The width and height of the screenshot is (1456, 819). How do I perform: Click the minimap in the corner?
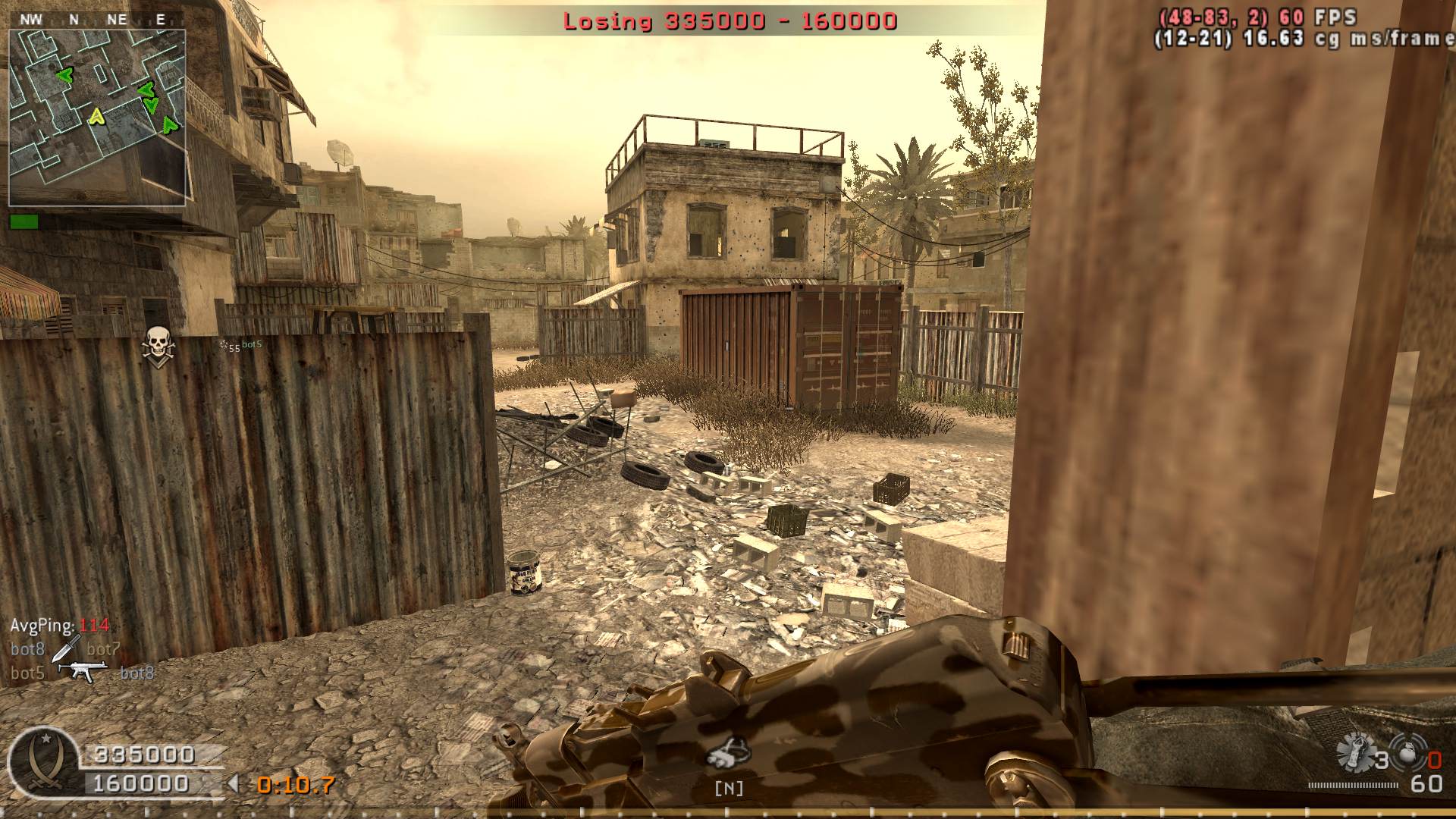(x=97, y=118)
